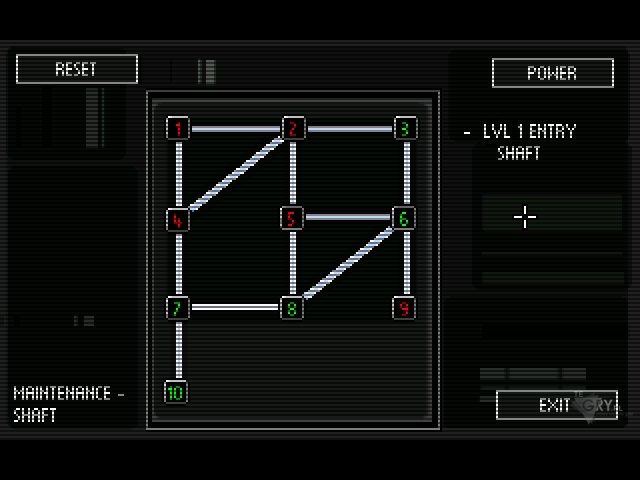This screenshot has width=640, height=480.
Task: Toggle node 2 on the circuit
Action: click(292, 129)
